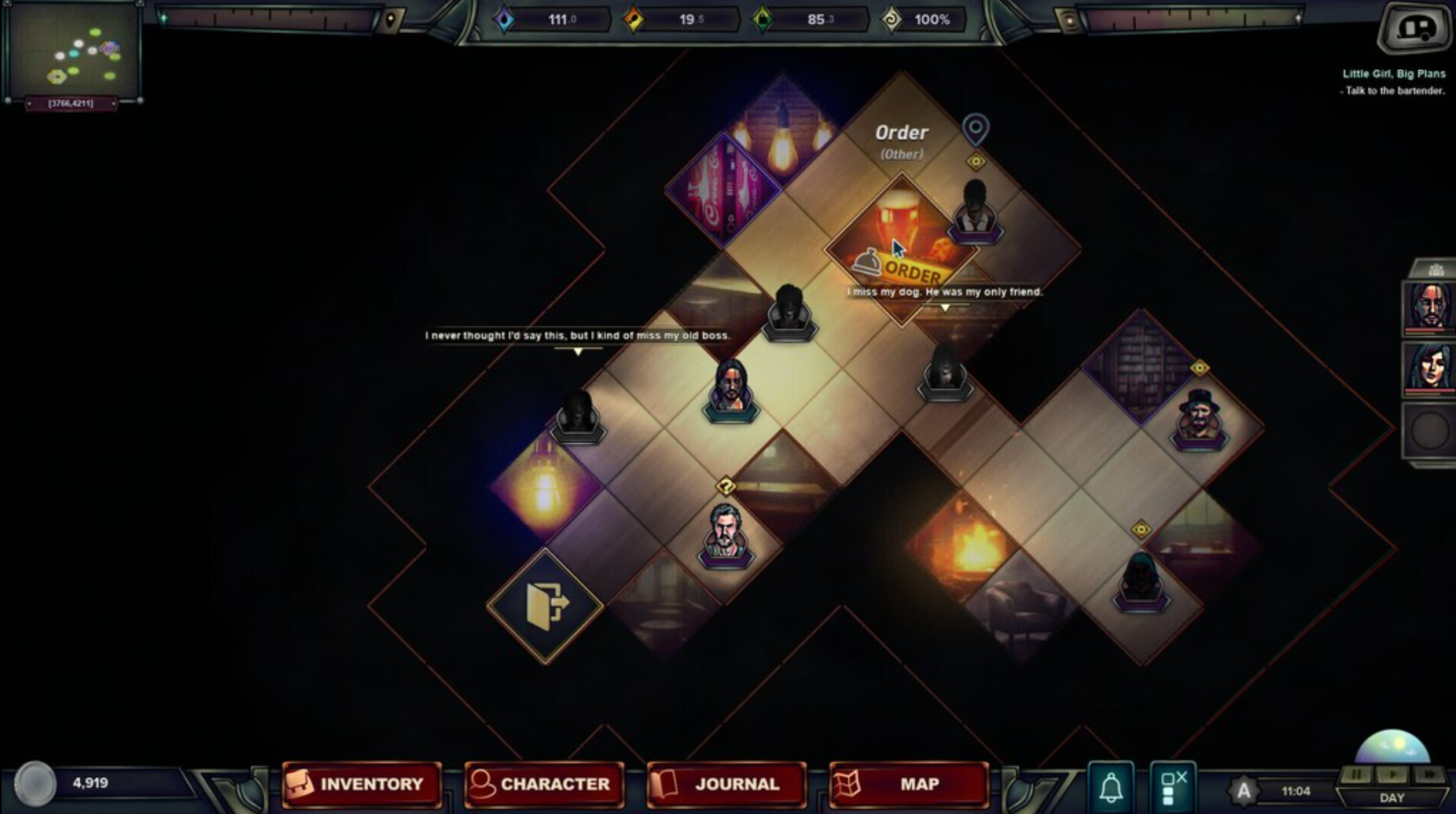
Task: Open the Inventory button
Action: pyautogui.click(x=362, y=783)
